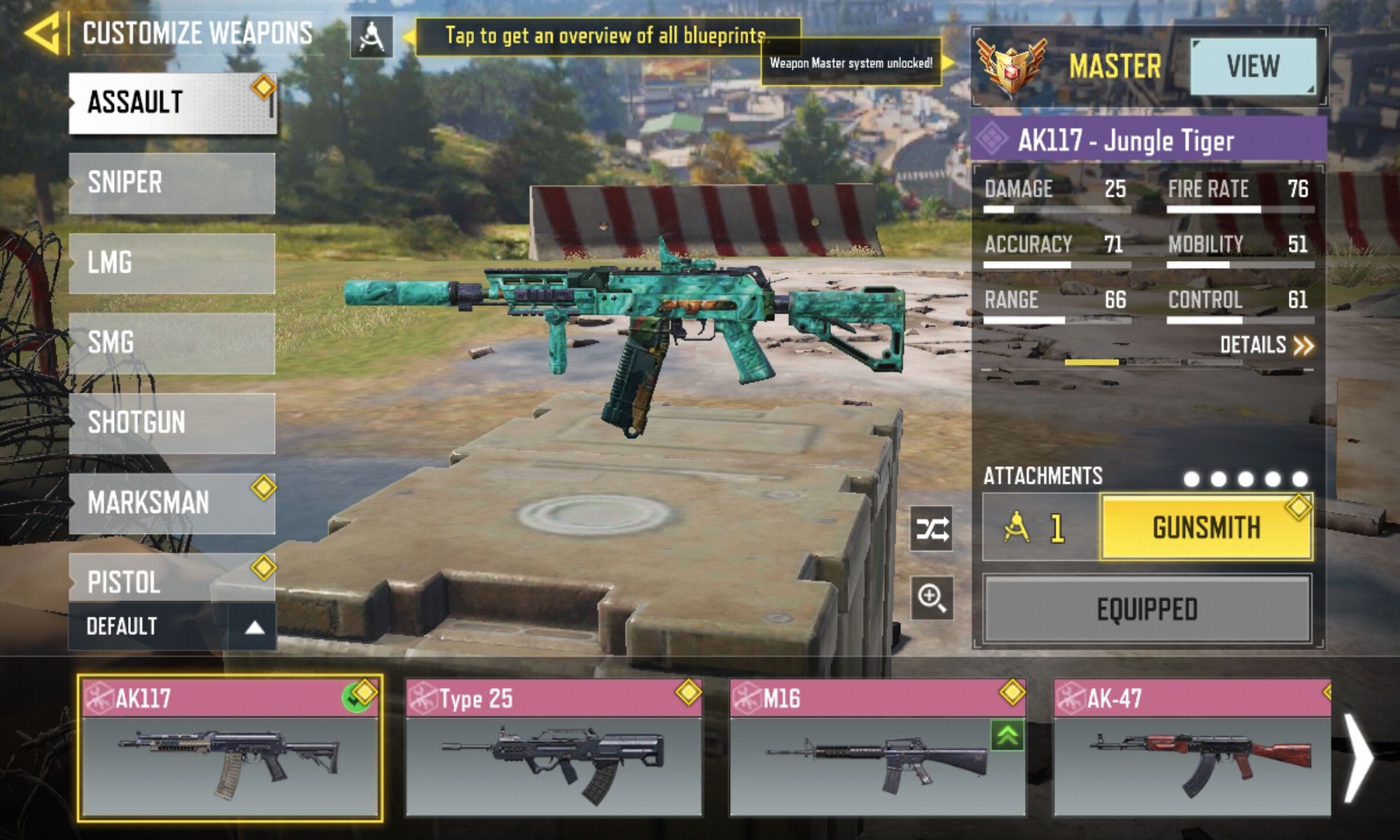The image size is (1400, 840).
Task: Click the Equipped status button
Action: tap(1147, 610)
